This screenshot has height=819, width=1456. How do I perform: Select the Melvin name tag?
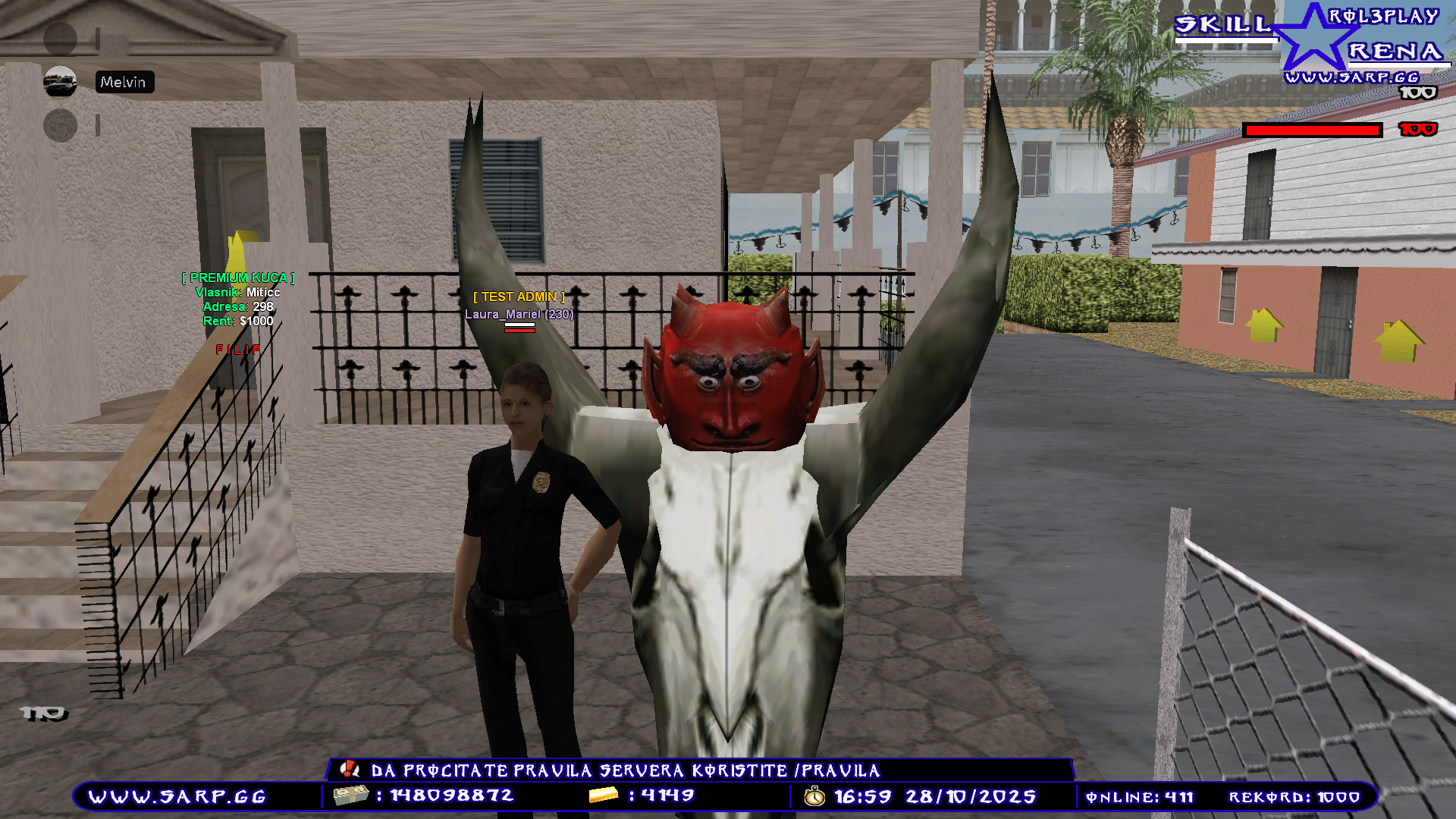(124, 82)
